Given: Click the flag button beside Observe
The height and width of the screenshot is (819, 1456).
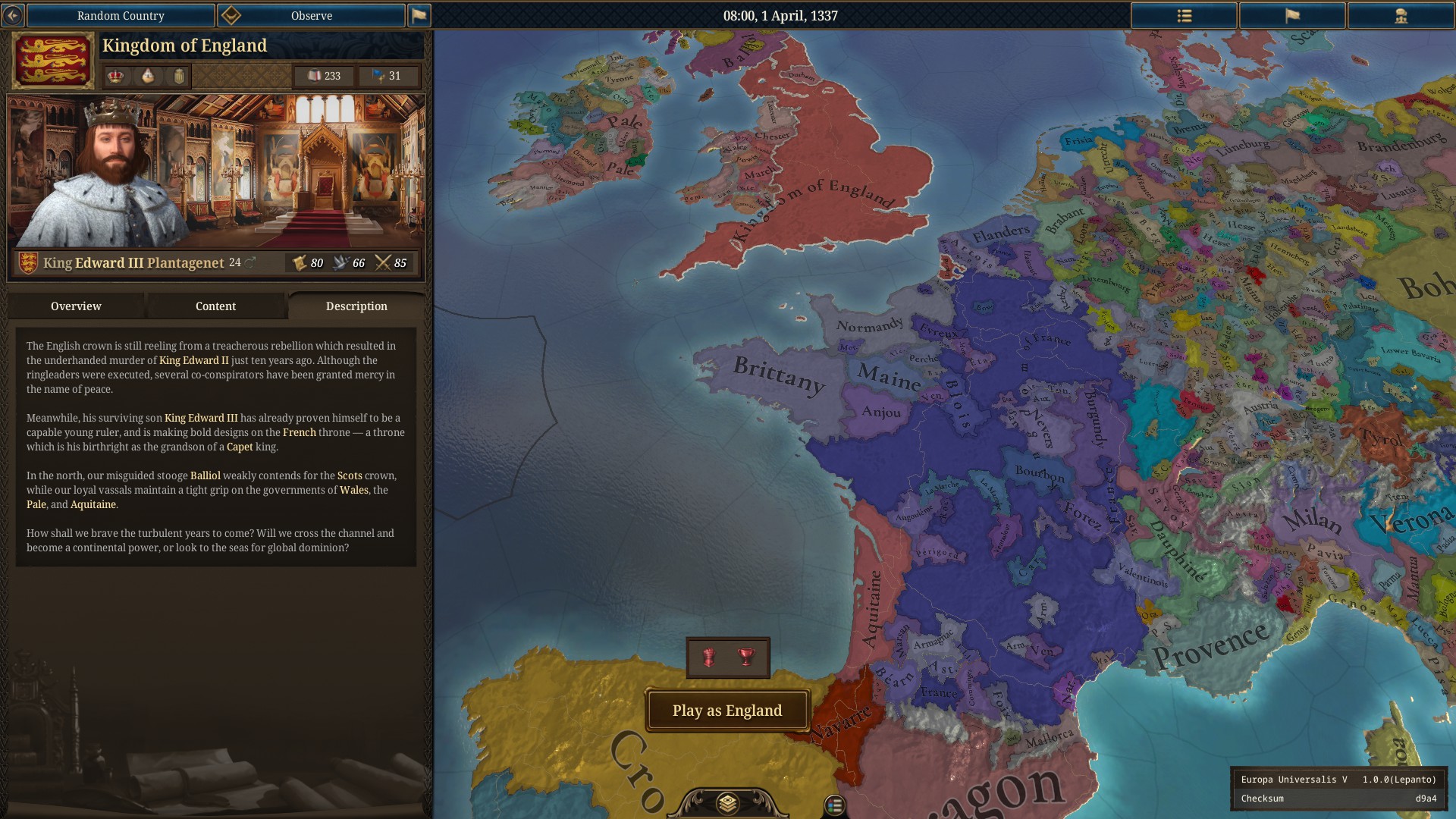Looking at the screenshot, I should coord(419,15).
